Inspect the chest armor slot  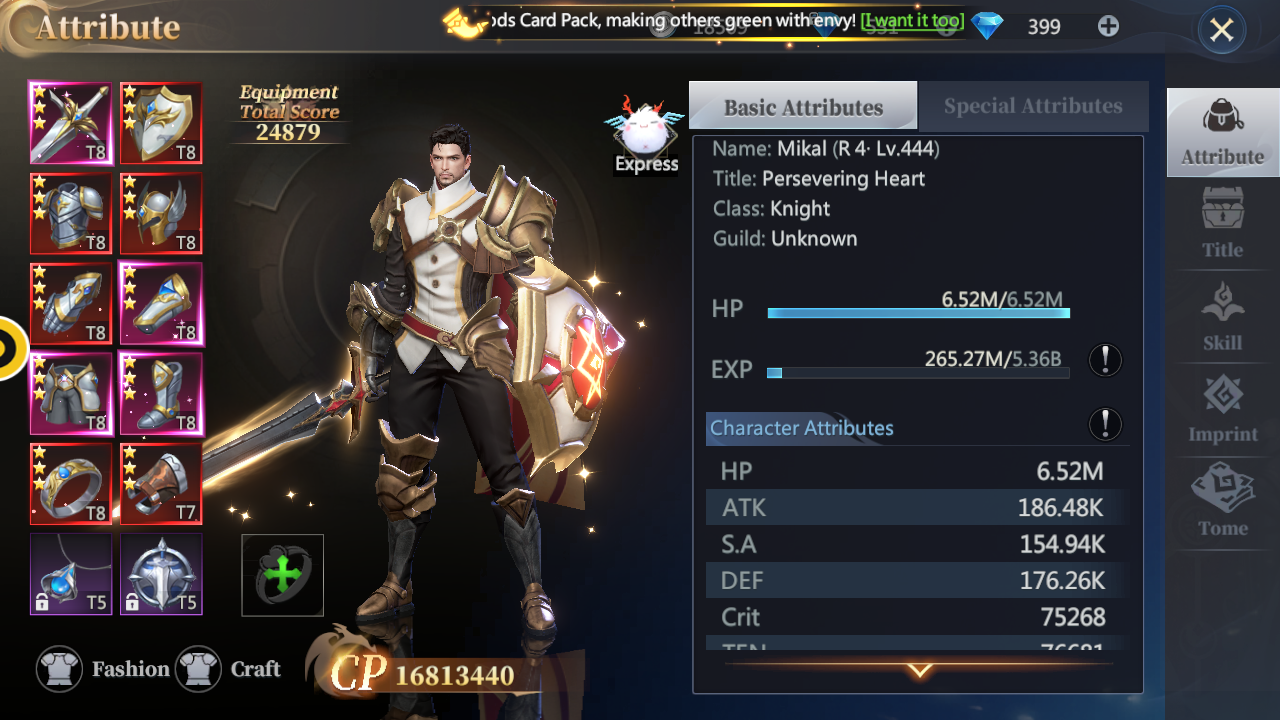click(71, 213)
